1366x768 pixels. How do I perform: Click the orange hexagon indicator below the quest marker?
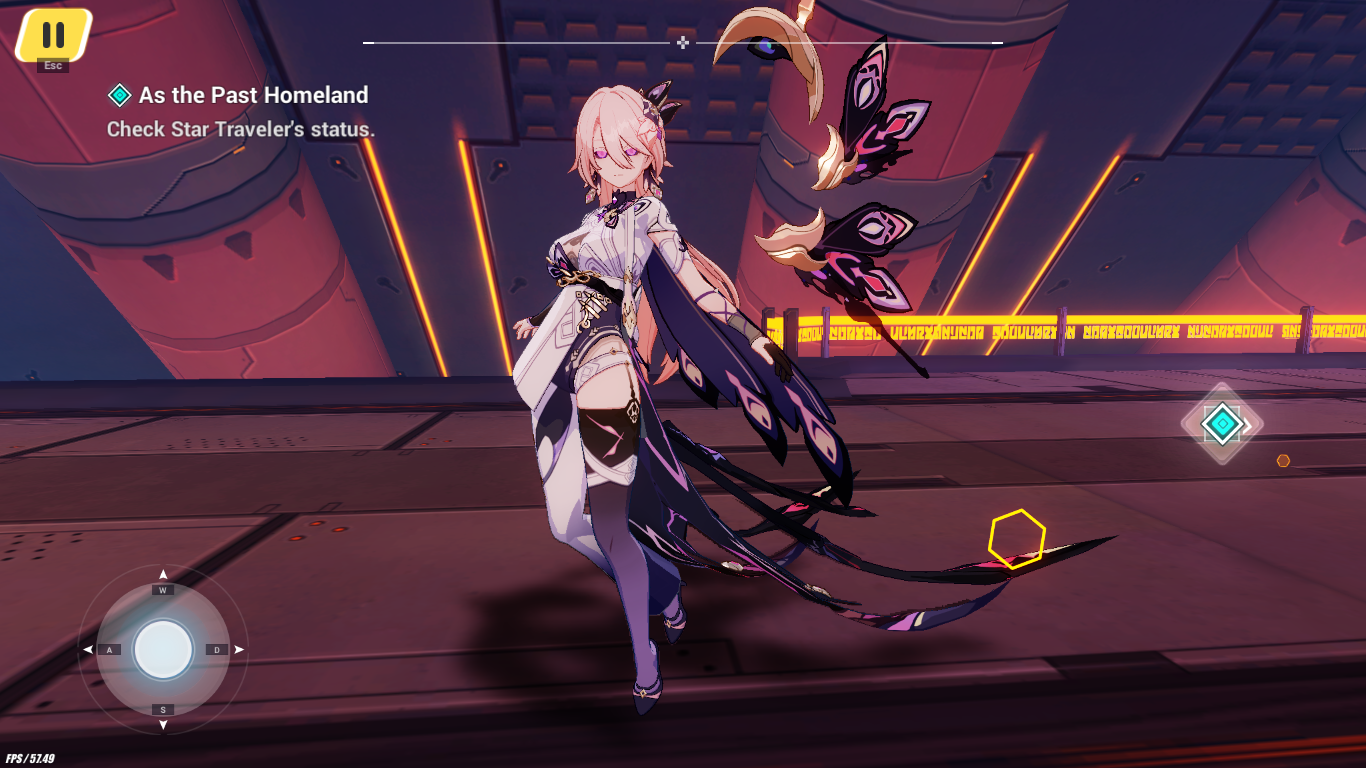point(1283,460)
